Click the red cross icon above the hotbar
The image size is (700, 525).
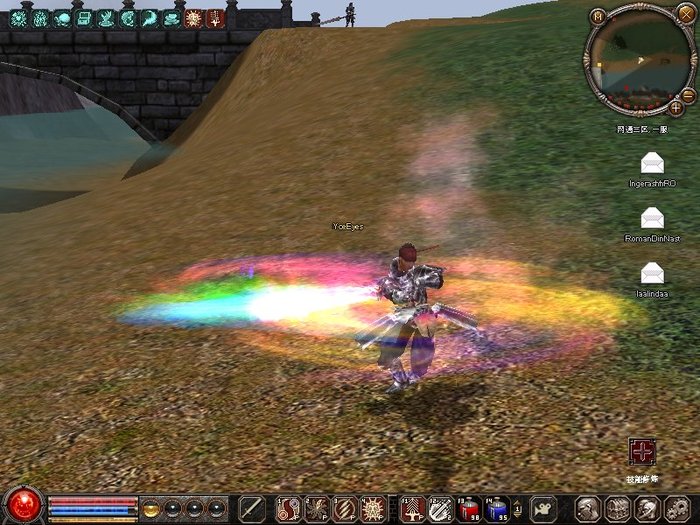pos(641,451)
